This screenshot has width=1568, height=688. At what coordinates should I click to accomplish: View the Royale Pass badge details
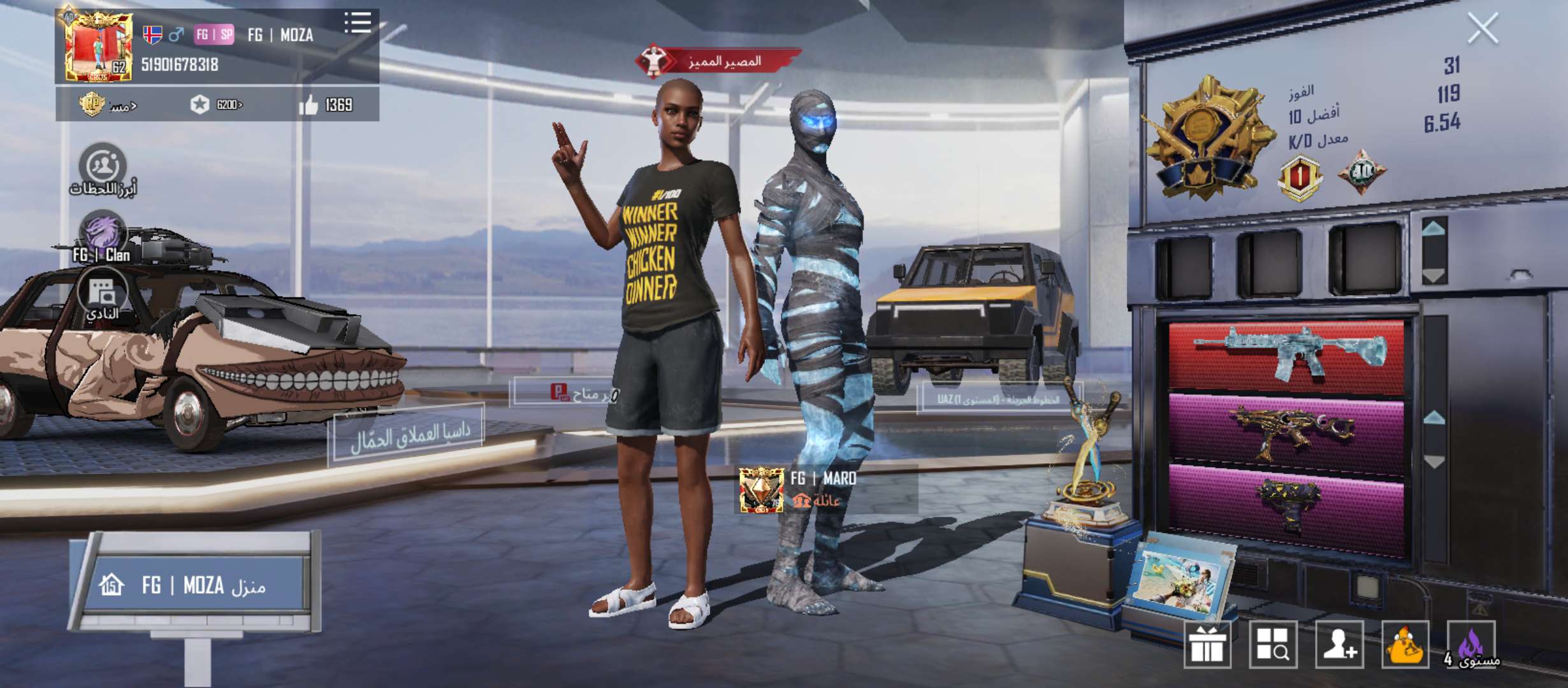click(92, 104)
